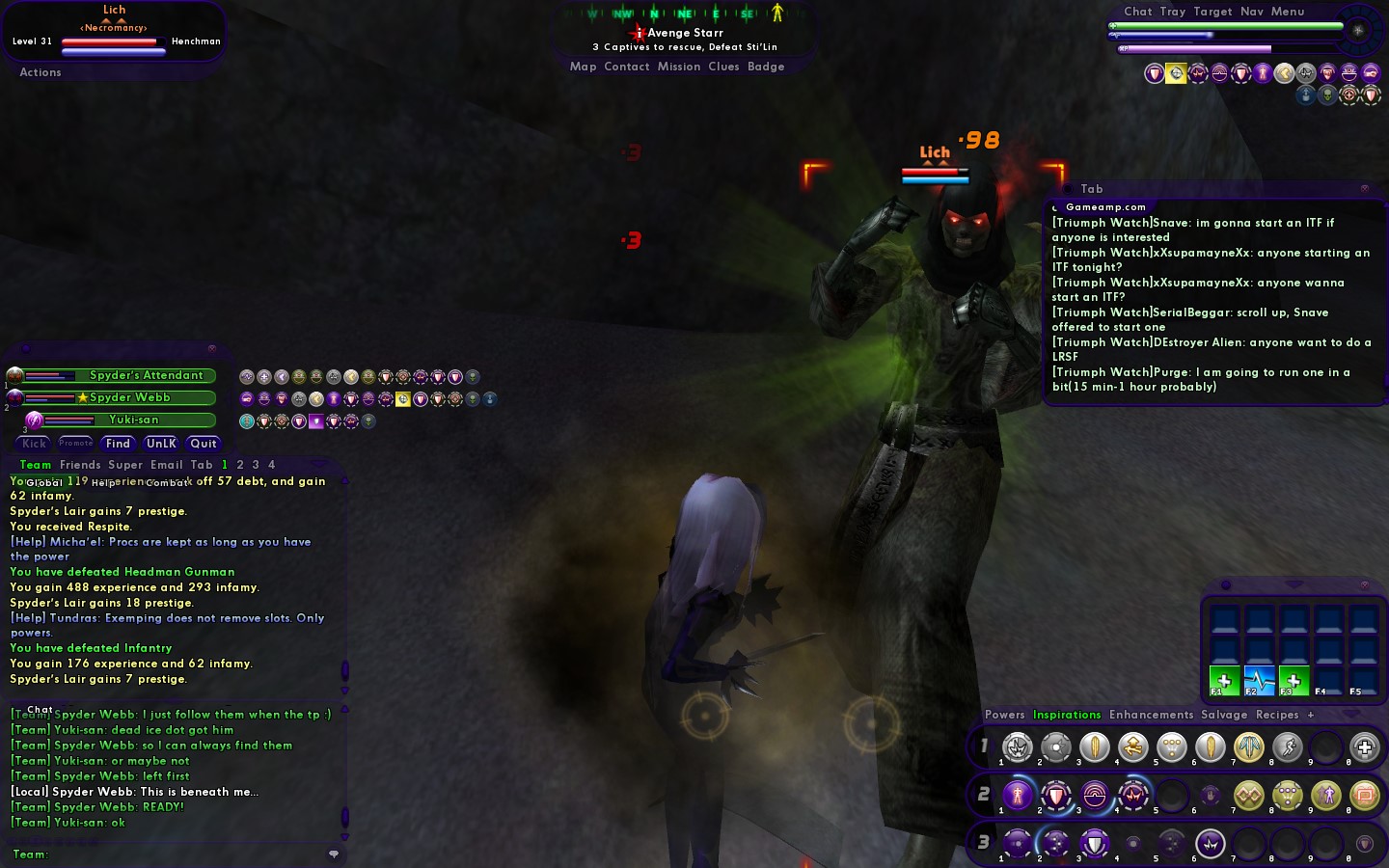Select teammate Yuki-san in team list

coord(134,420)
